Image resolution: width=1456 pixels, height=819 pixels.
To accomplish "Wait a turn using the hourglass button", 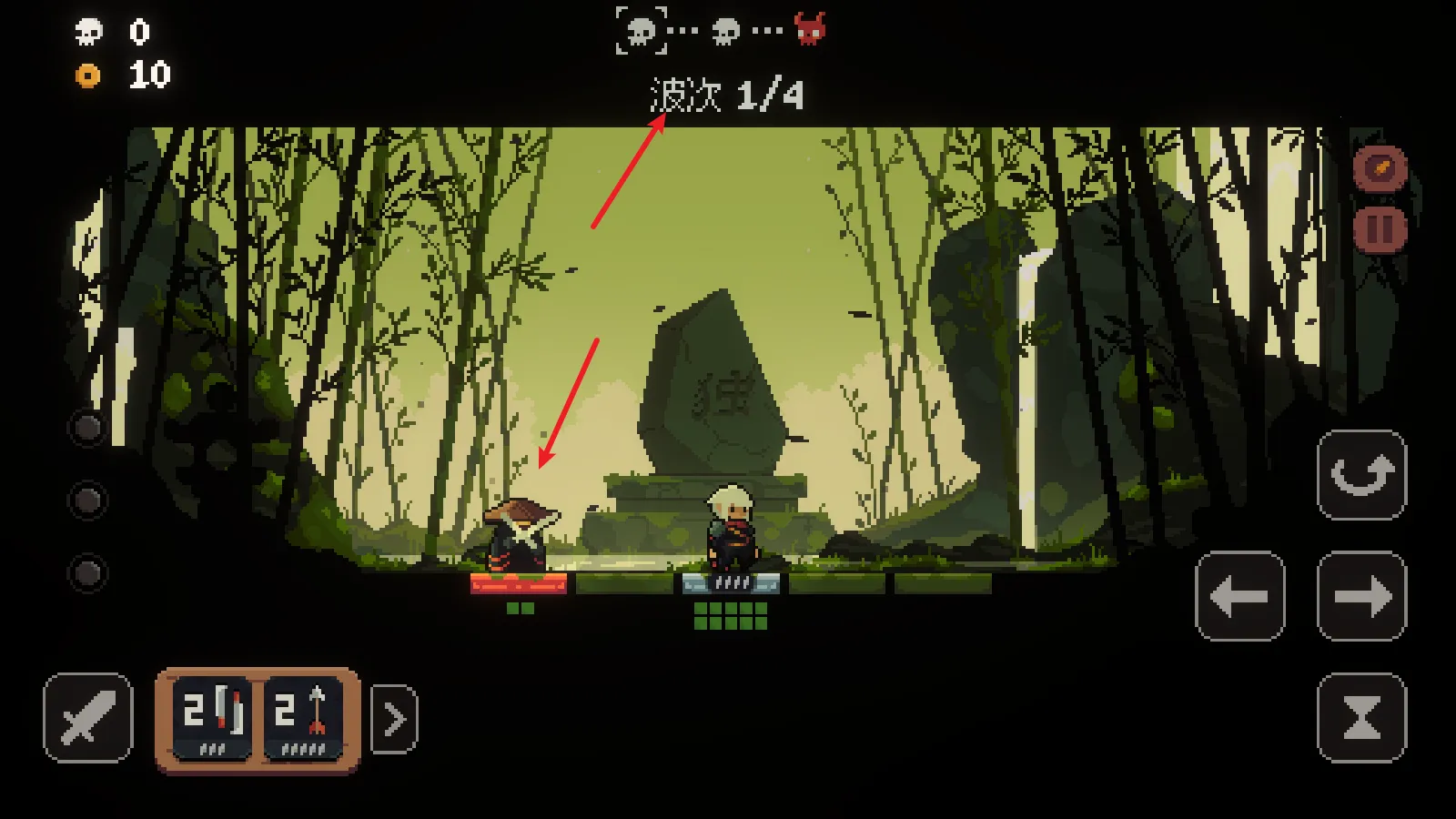I will click(1361, 718).
